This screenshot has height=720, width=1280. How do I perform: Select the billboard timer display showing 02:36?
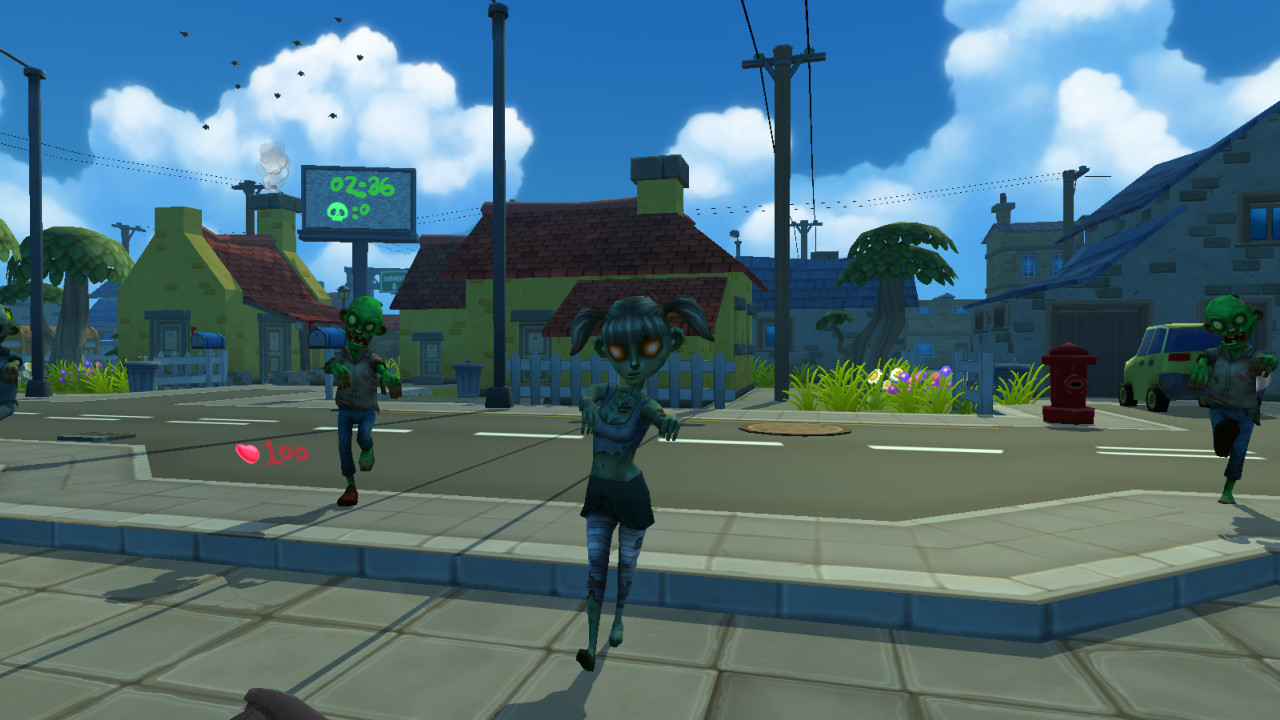[362, 186]
